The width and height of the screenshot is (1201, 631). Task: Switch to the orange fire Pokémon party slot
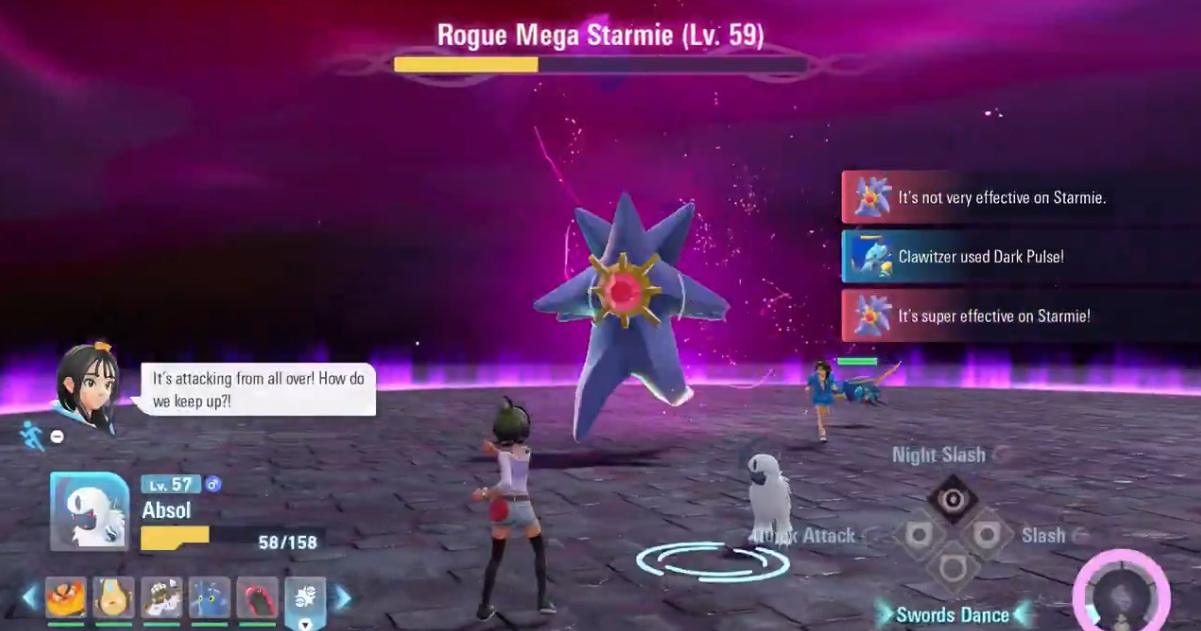pos(66,597)
